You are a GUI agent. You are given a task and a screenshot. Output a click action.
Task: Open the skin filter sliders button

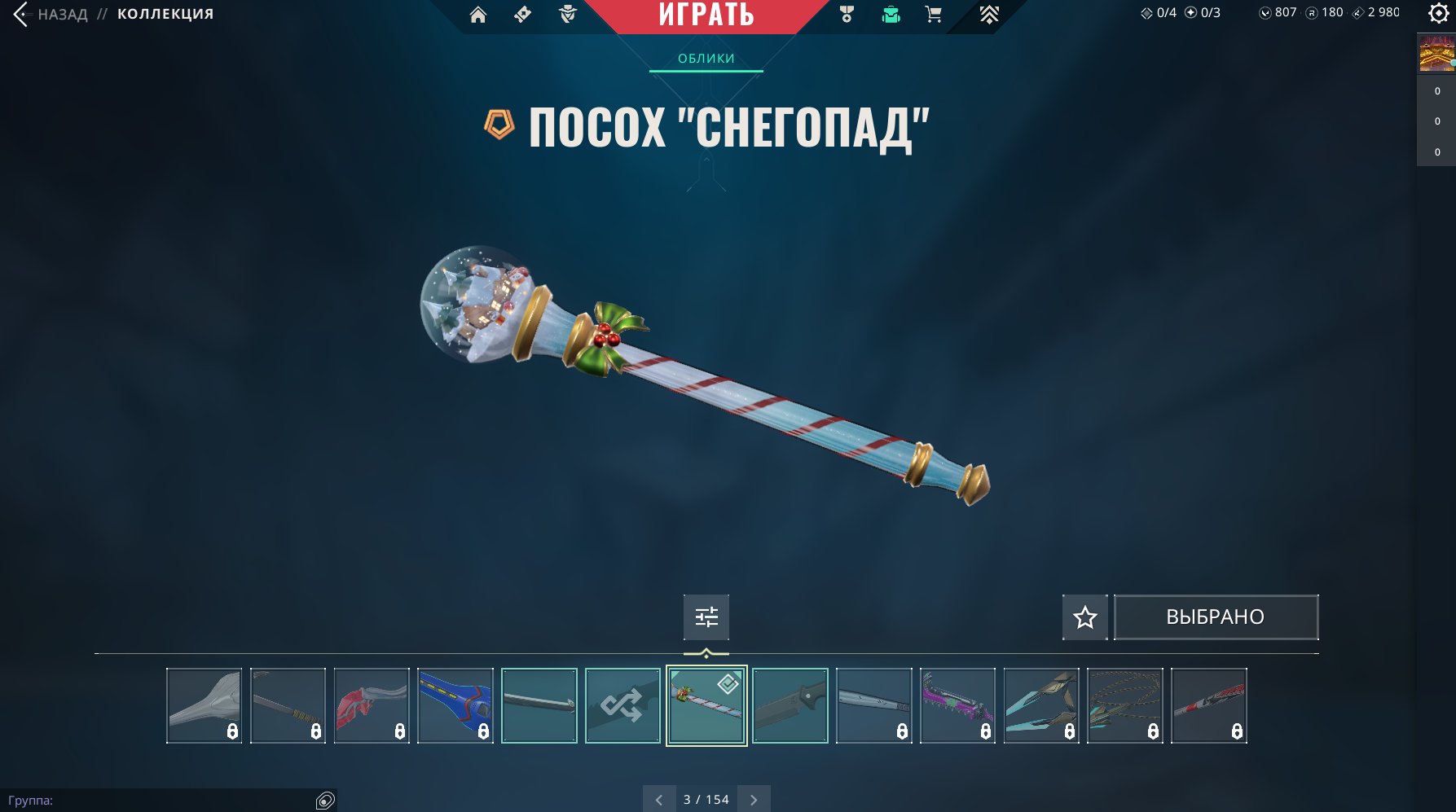(x=706, y=617)
